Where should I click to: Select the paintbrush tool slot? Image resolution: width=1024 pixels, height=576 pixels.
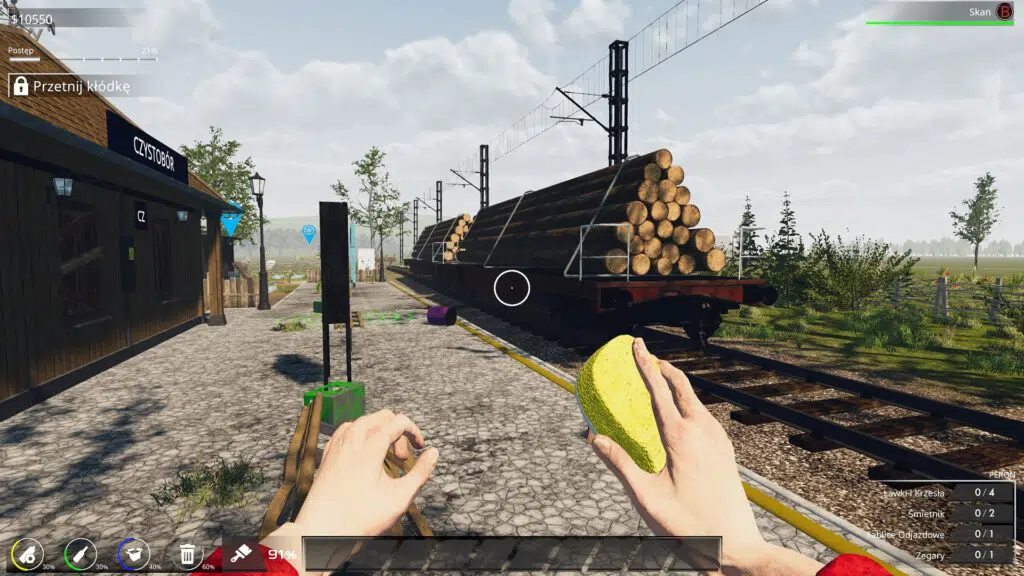tap(238, 553)
